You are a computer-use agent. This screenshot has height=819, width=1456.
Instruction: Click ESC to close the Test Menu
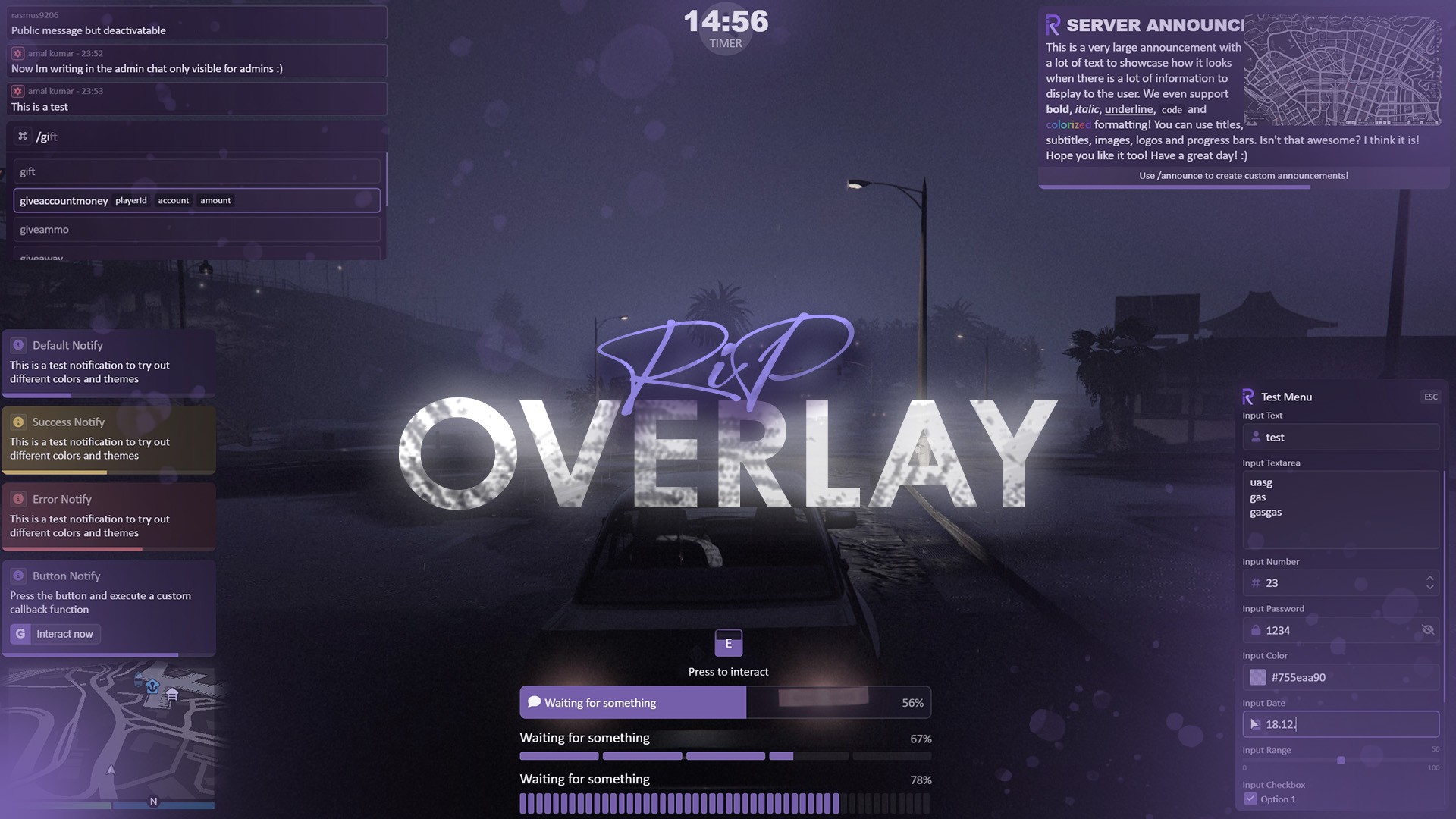(x=1430, y=396)
